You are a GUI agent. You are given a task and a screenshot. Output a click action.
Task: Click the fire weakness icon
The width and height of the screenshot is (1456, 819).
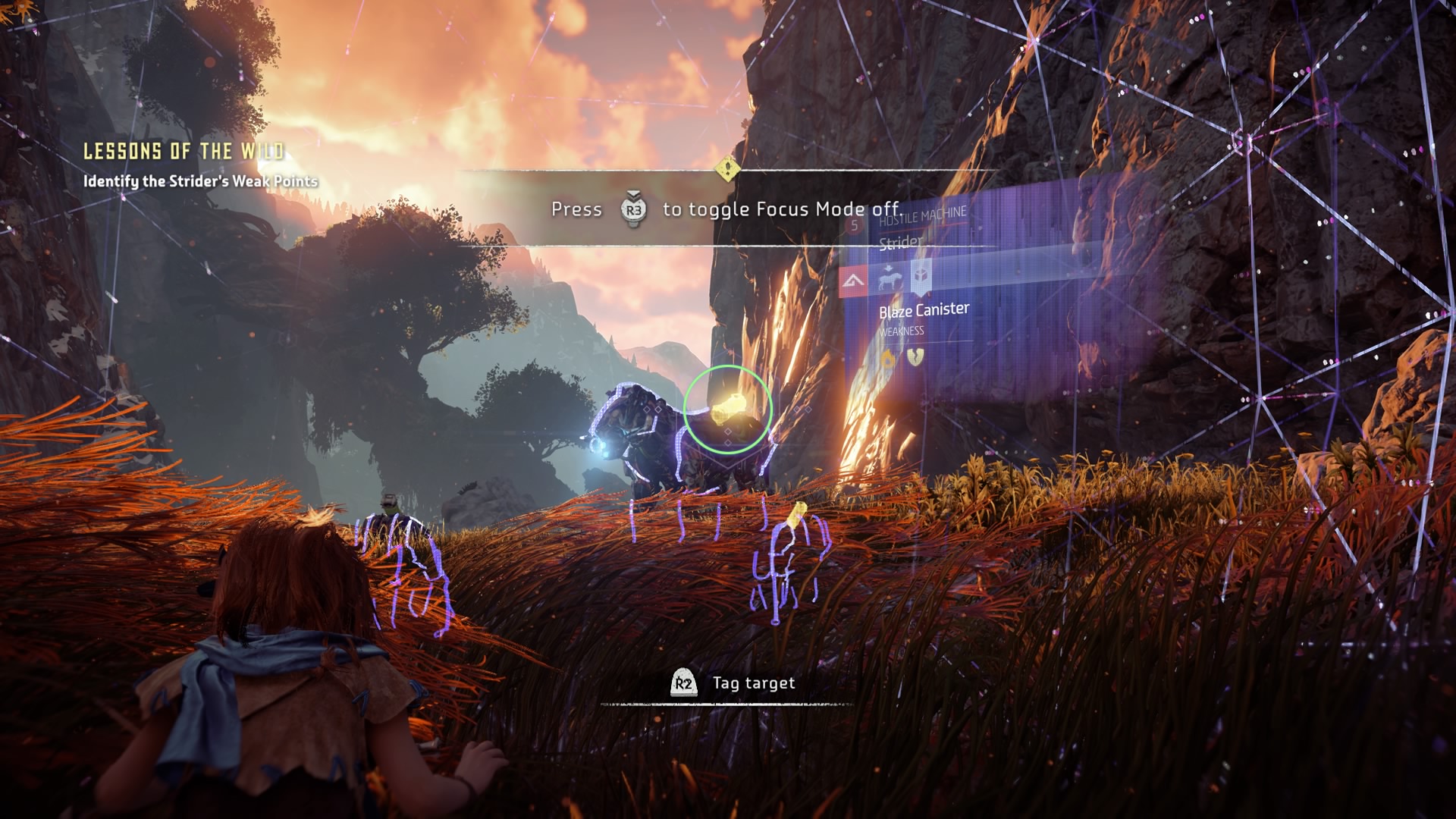[x=888, y=357]
